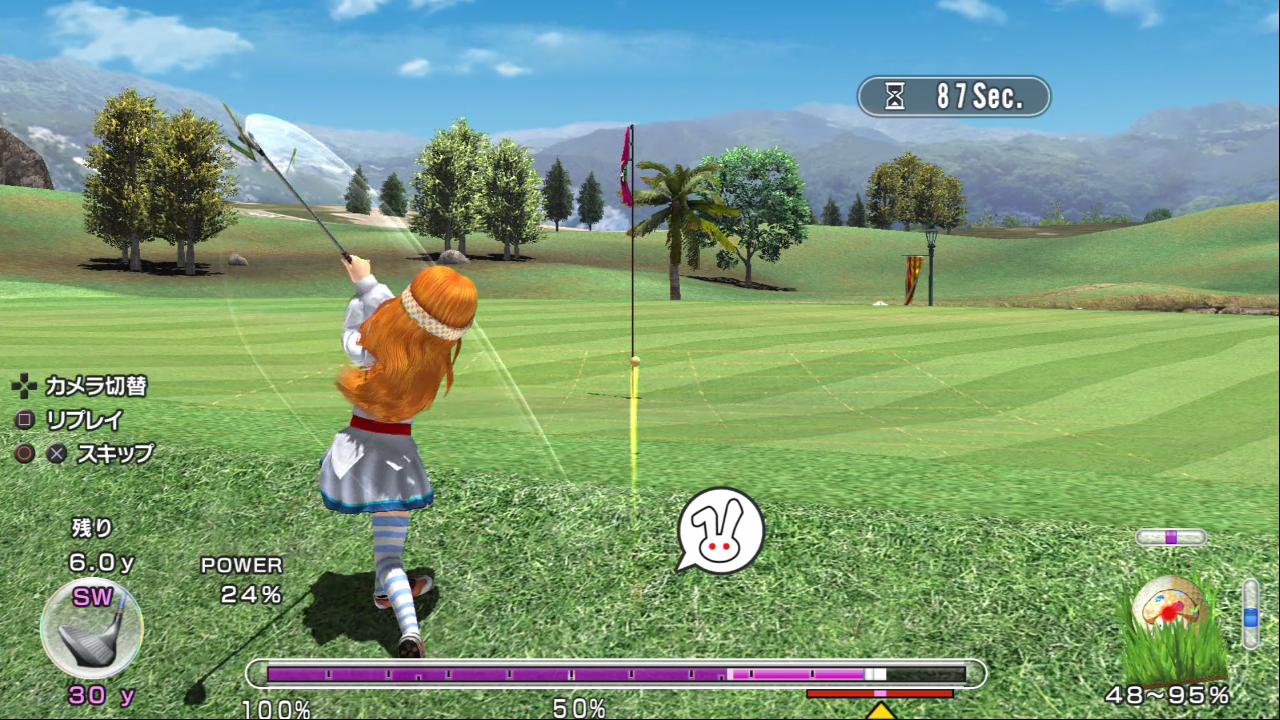Click the horizontal purple tilt indicator
The image size is (1280, 720).
[1171, 537]
